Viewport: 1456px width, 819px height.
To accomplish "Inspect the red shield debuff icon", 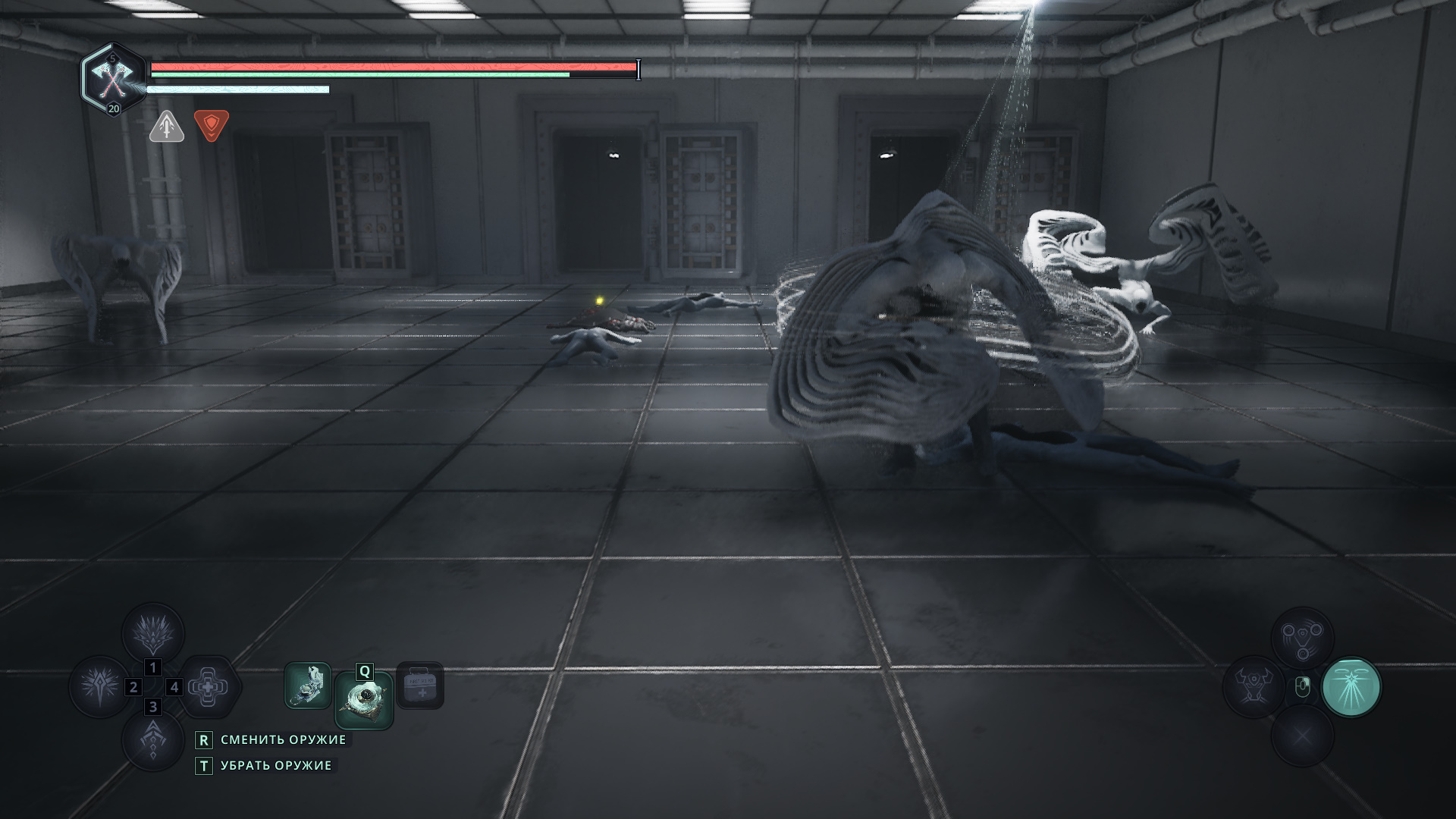I will (x=211, y=125).
